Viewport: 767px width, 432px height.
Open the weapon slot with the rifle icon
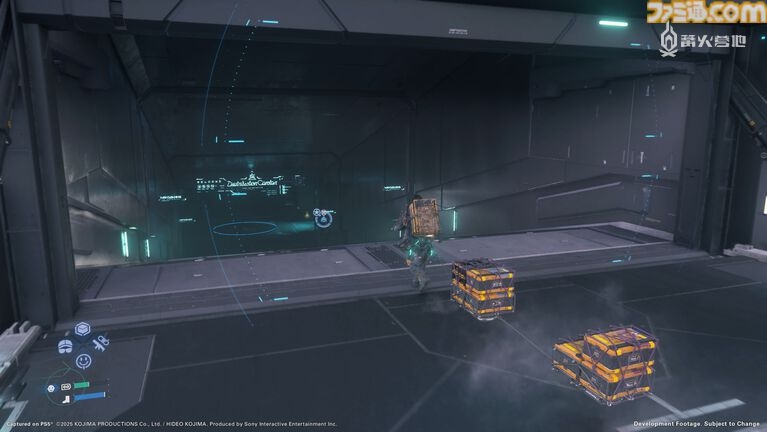[100, 344]
